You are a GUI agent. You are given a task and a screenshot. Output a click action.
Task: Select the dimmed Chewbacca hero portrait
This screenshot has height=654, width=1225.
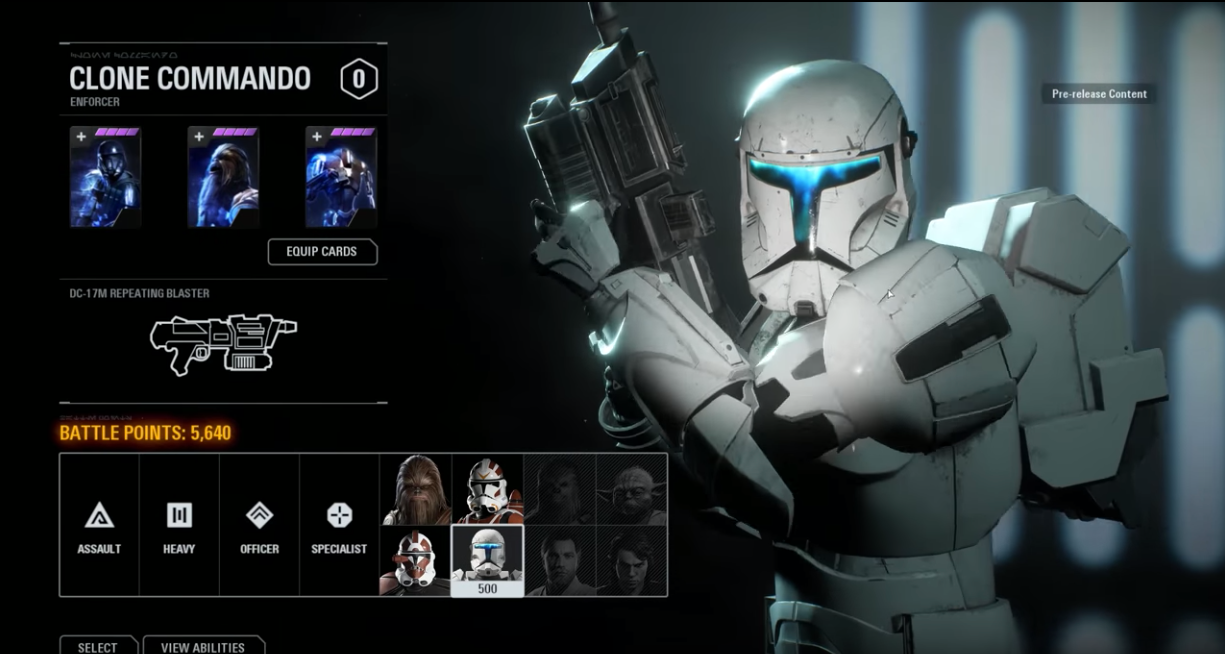tap(560, 490)
